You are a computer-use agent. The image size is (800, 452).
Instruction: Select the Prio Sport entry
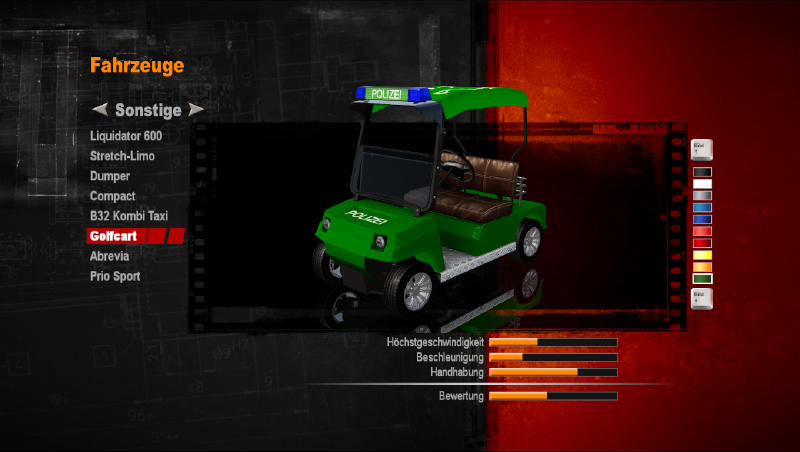pyautogui.click(x=115, y=276)
